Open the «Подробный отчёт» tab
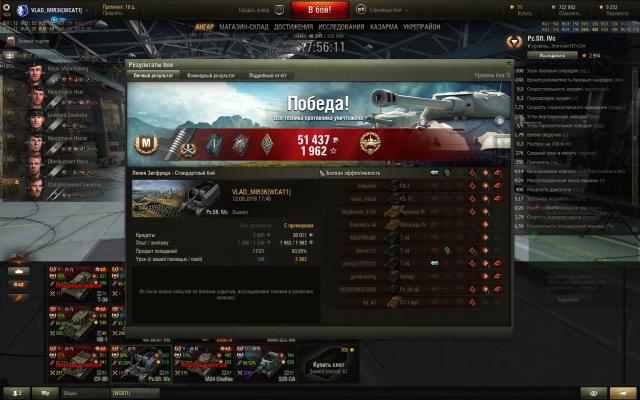This screenshot has width=640, height=400. 269,75
